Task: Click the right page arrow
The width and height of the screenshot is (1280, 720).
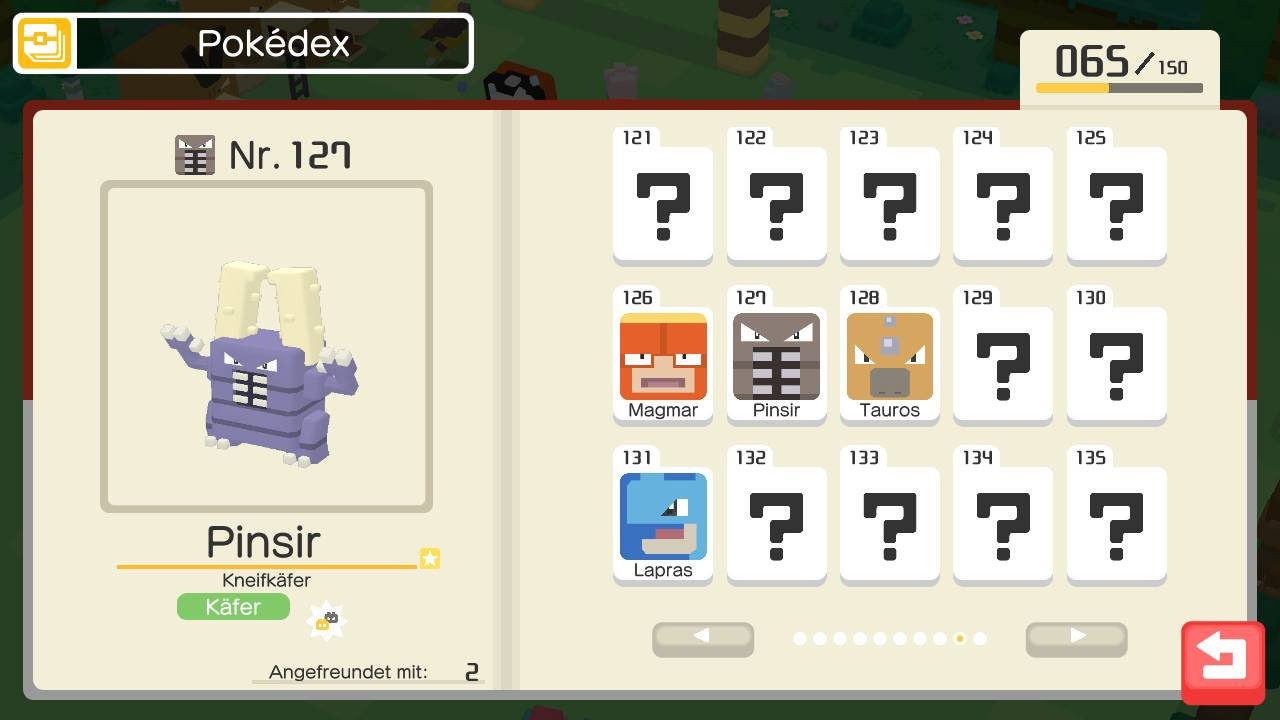Action: [x=1076, y=639]
